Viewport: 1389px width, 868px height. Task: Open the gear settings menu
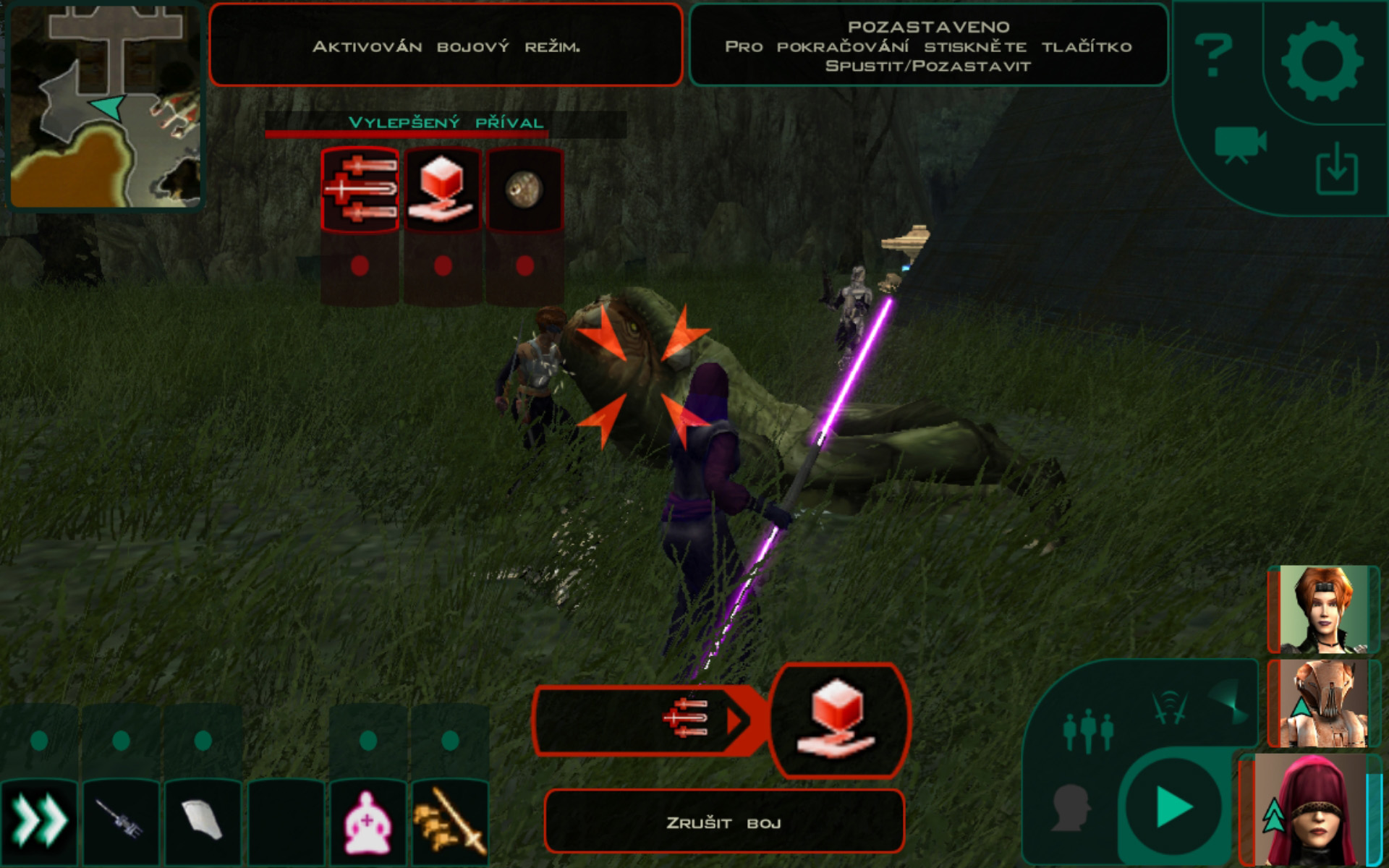[x=1322, y=61]
